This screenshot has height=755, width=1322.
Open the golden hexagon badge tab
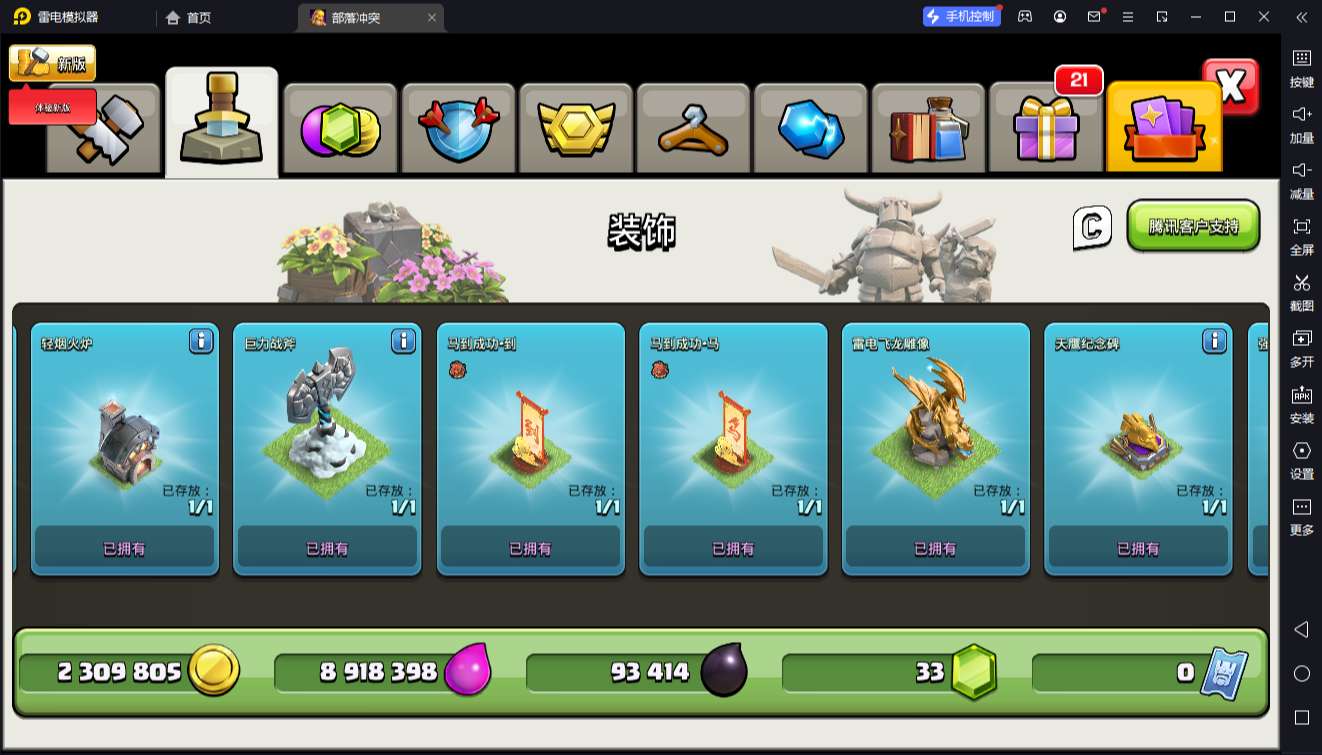pyautogui.click(x=576, y=130)
